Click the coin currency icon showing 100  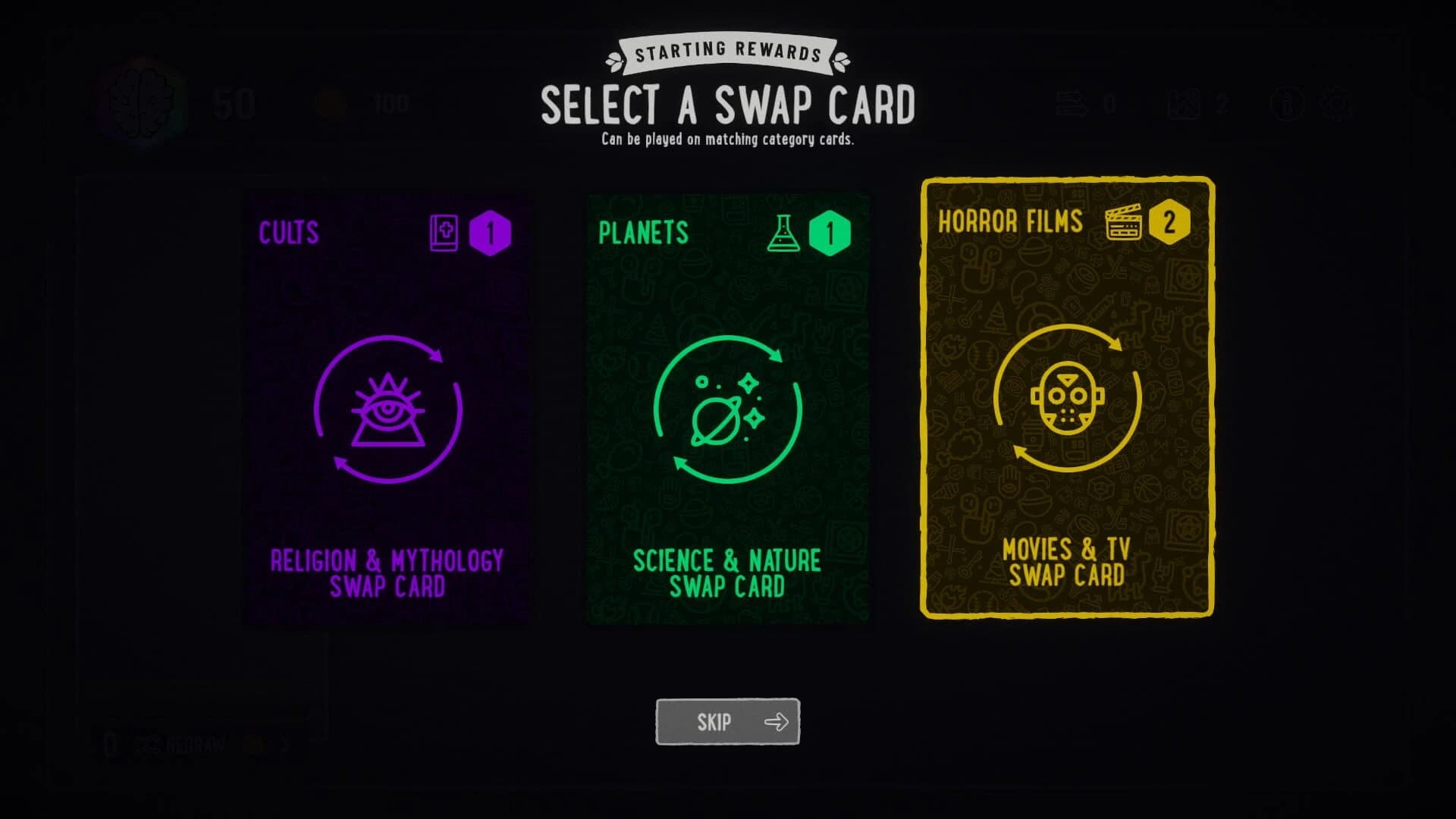[x=332, y=104]
